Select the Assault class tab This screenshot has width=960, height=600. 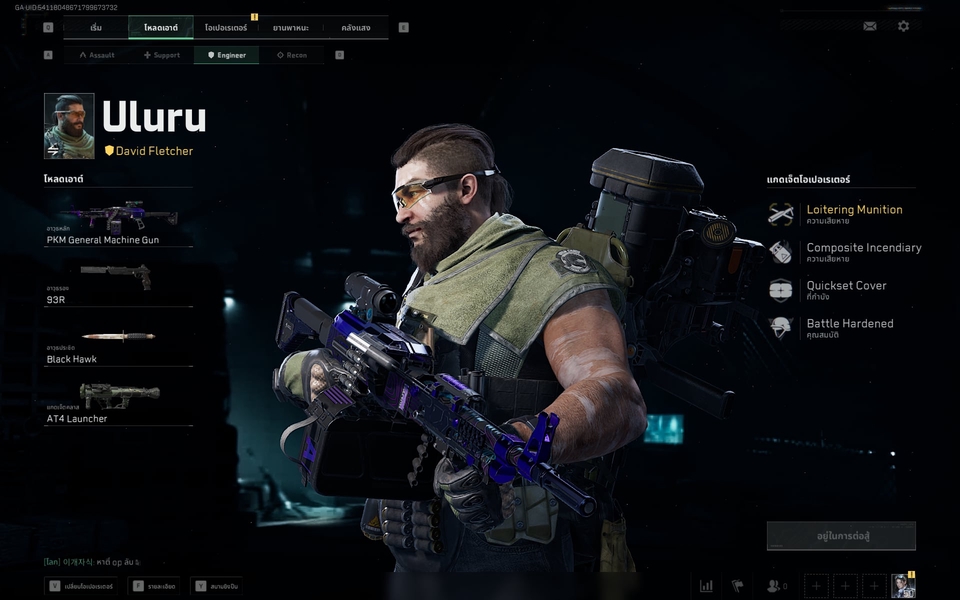(x=96, y=55)
